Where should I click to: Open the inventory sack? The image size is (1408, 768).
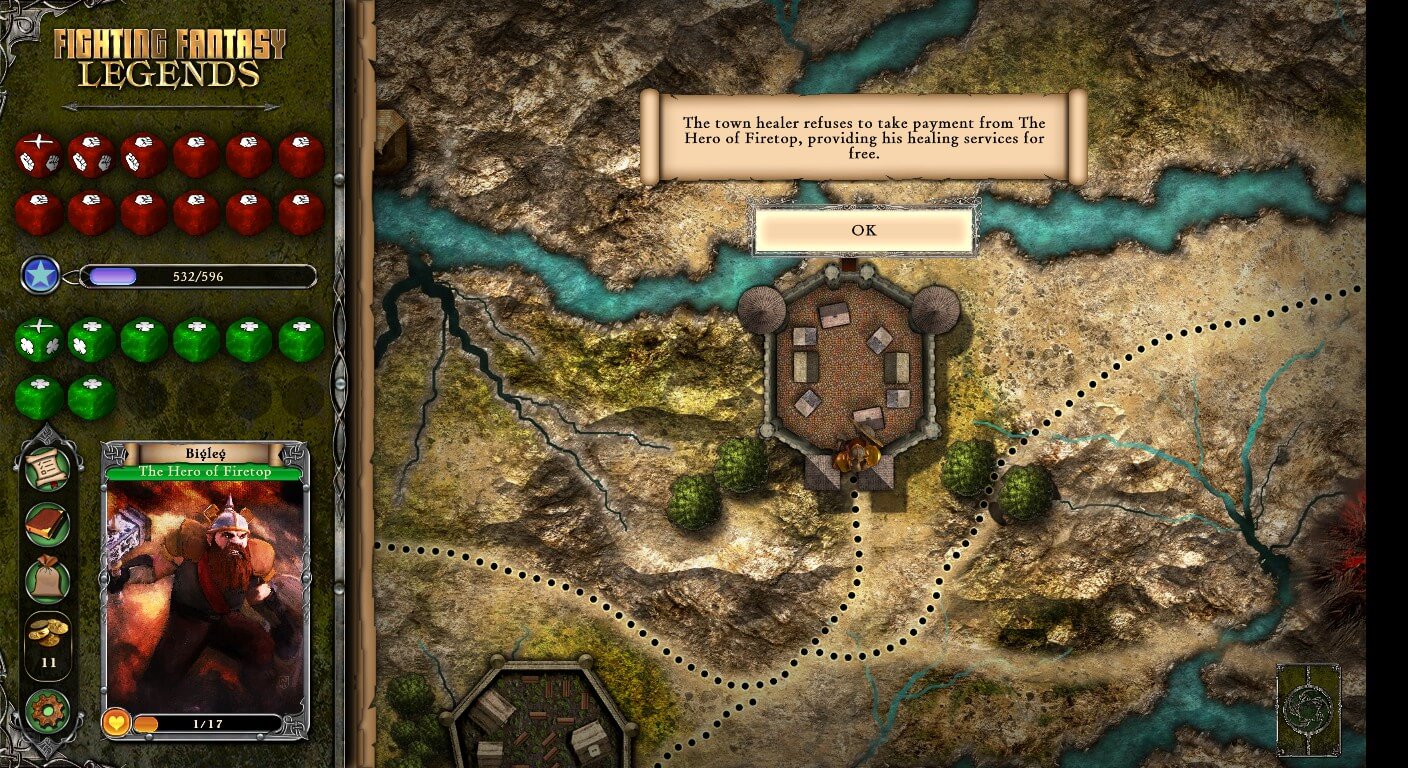click(x=48, y=579)
